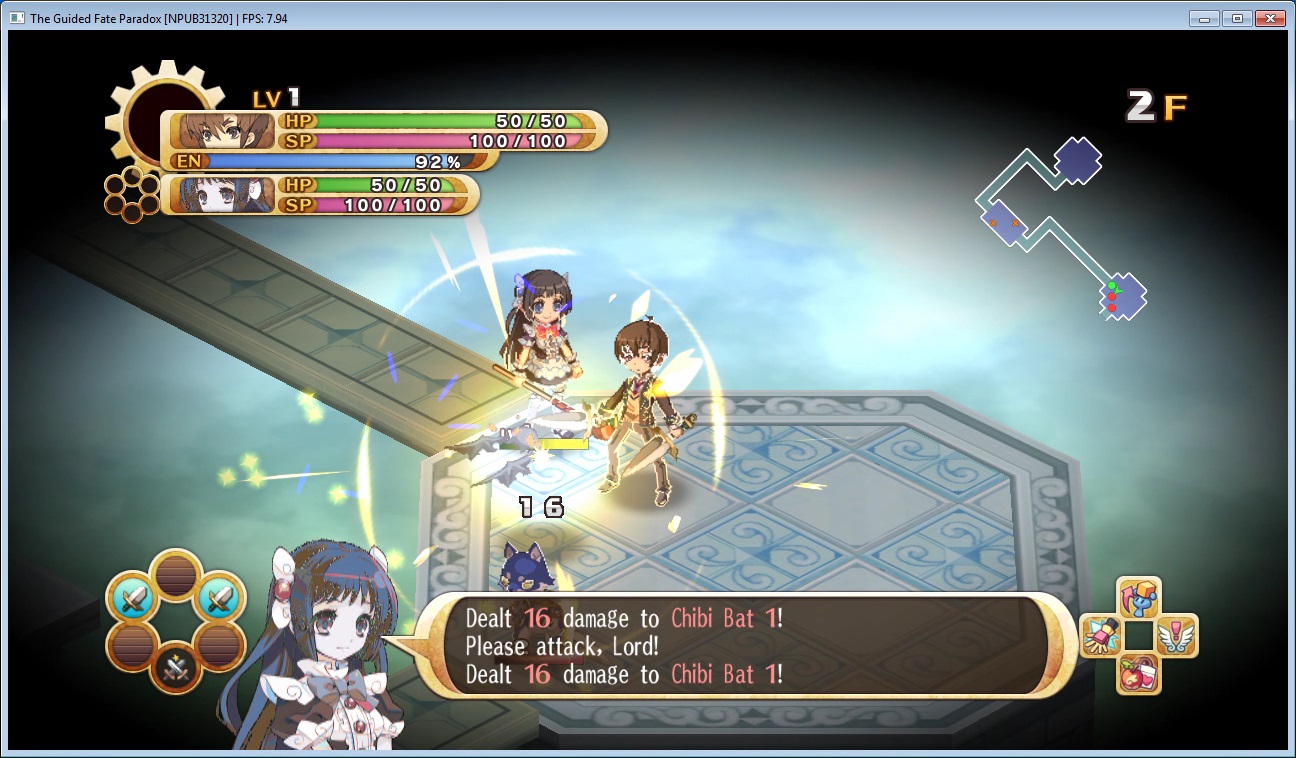This screenshot has width=1296, height=758.
Task: Open the apple and bag item shortcut
Action: 1138,672
